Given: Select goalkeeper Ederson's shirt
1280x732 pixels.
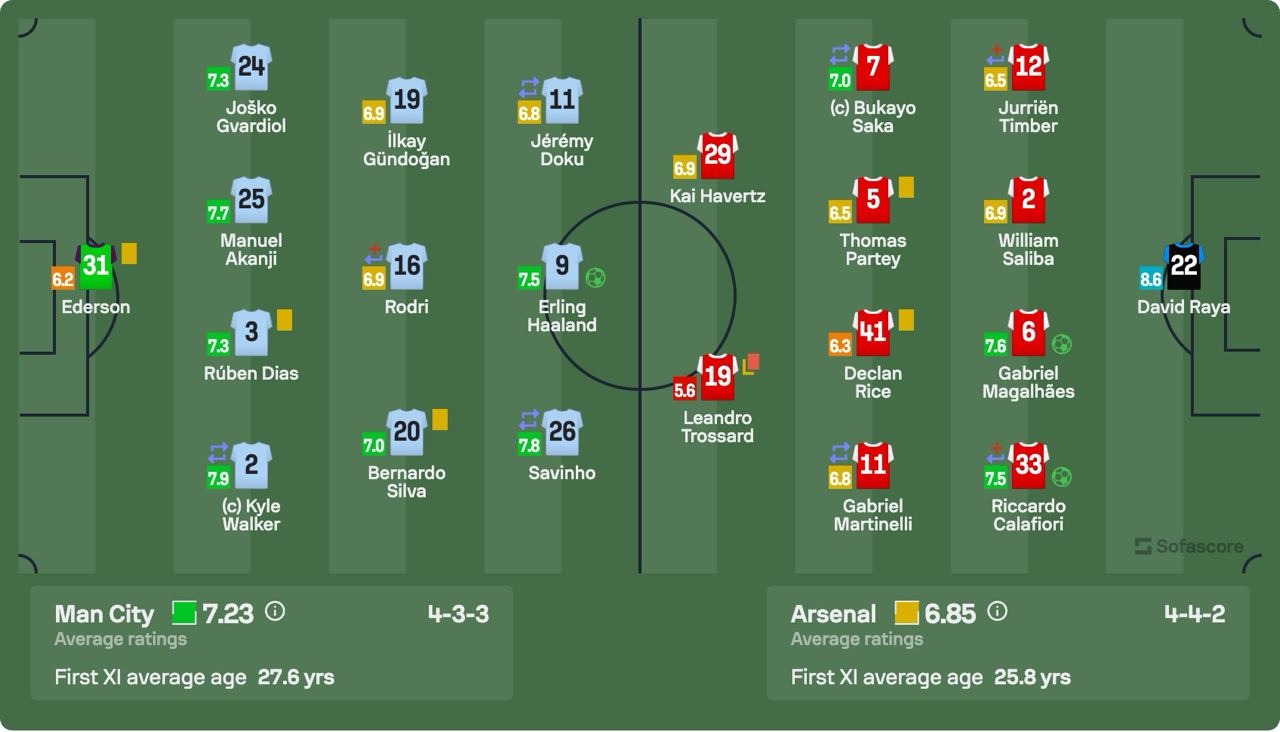Looking at the screenshot, I should [x=96, y=266].
